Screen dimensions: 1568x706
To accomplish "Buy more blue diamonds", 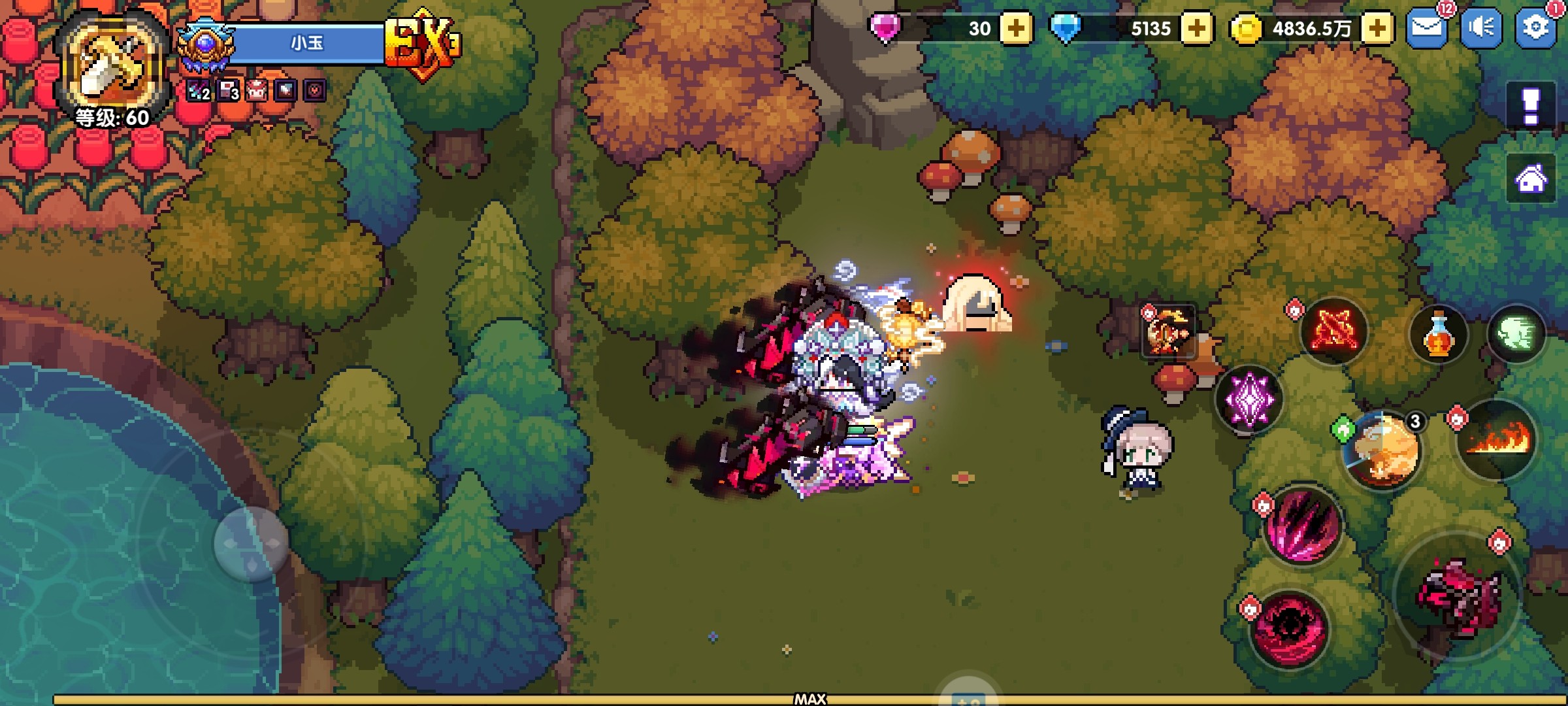I will [x=1197, y=29].
